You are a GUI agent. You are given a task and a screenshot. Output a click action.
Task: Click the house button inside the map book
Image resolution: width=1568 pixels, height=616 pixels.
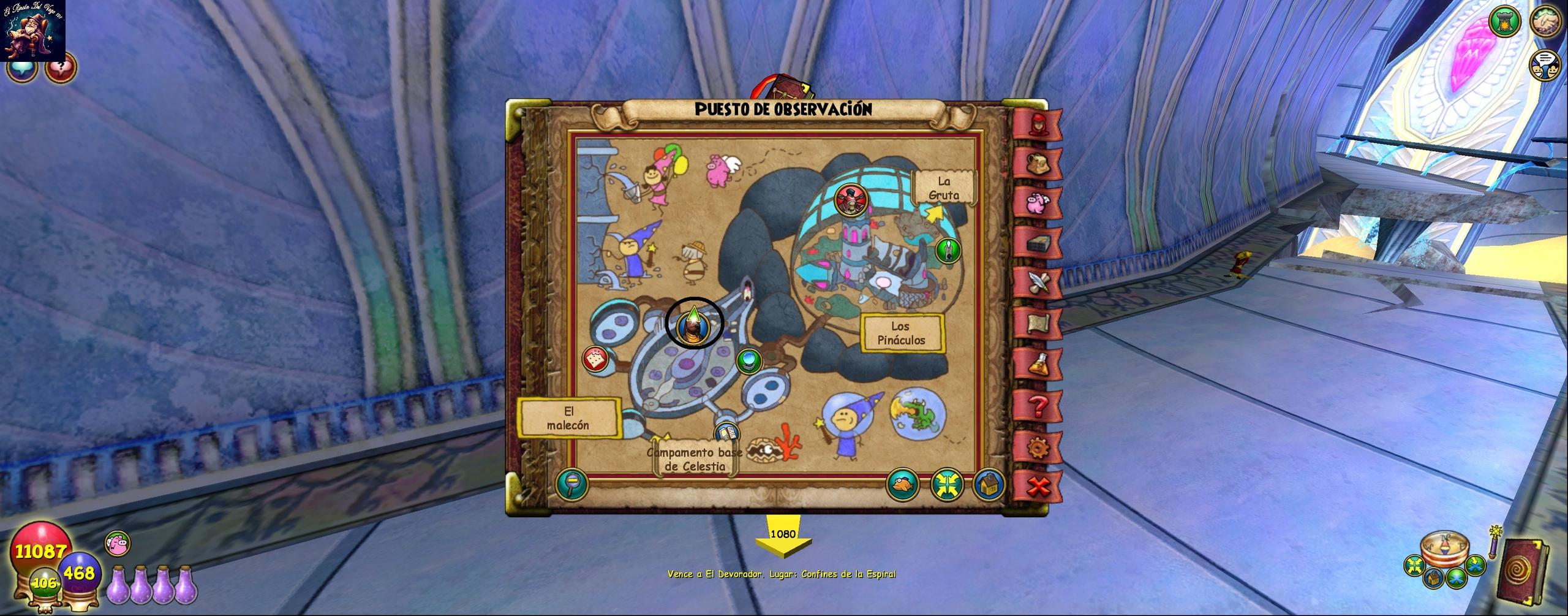(988, 485)
